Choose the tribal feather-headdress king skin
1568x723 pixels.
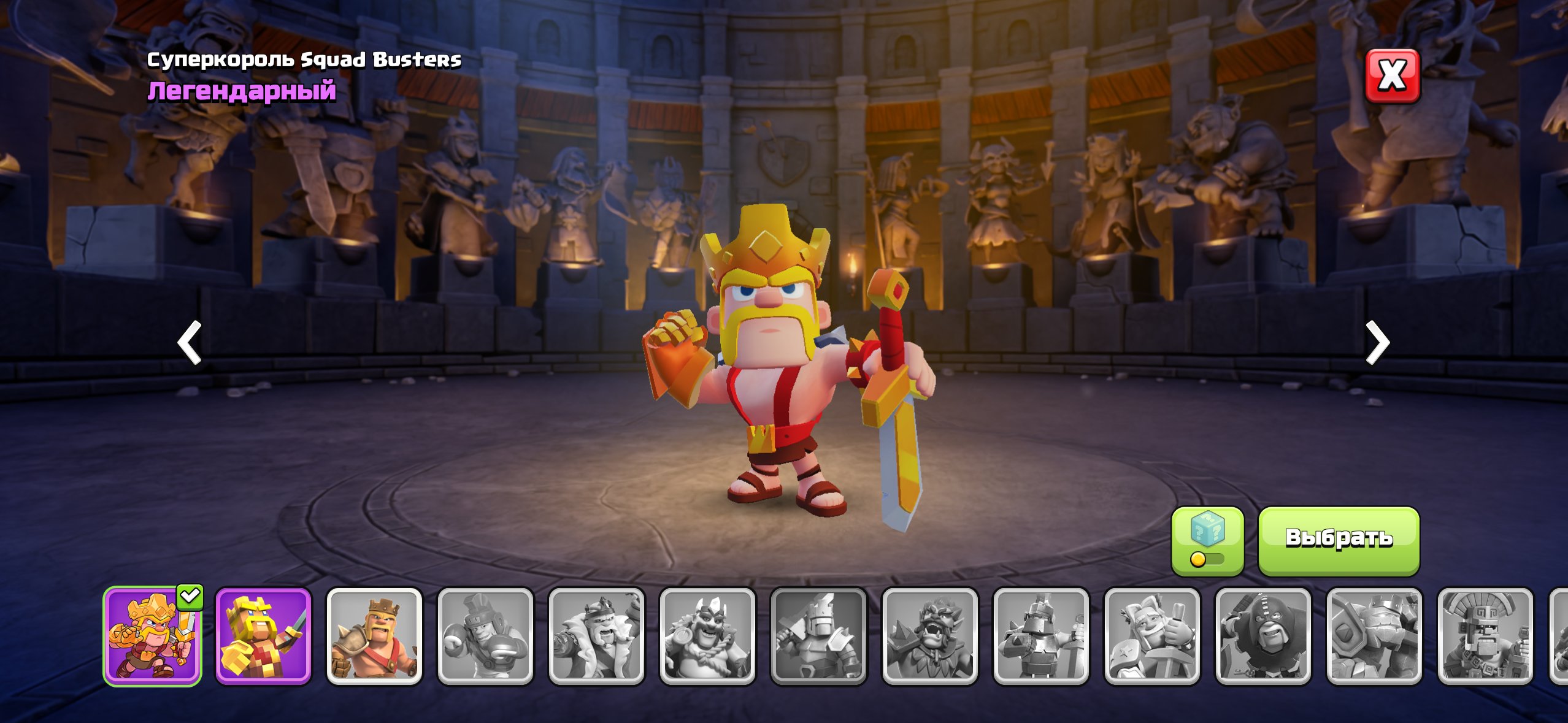tap(1485, 636)
